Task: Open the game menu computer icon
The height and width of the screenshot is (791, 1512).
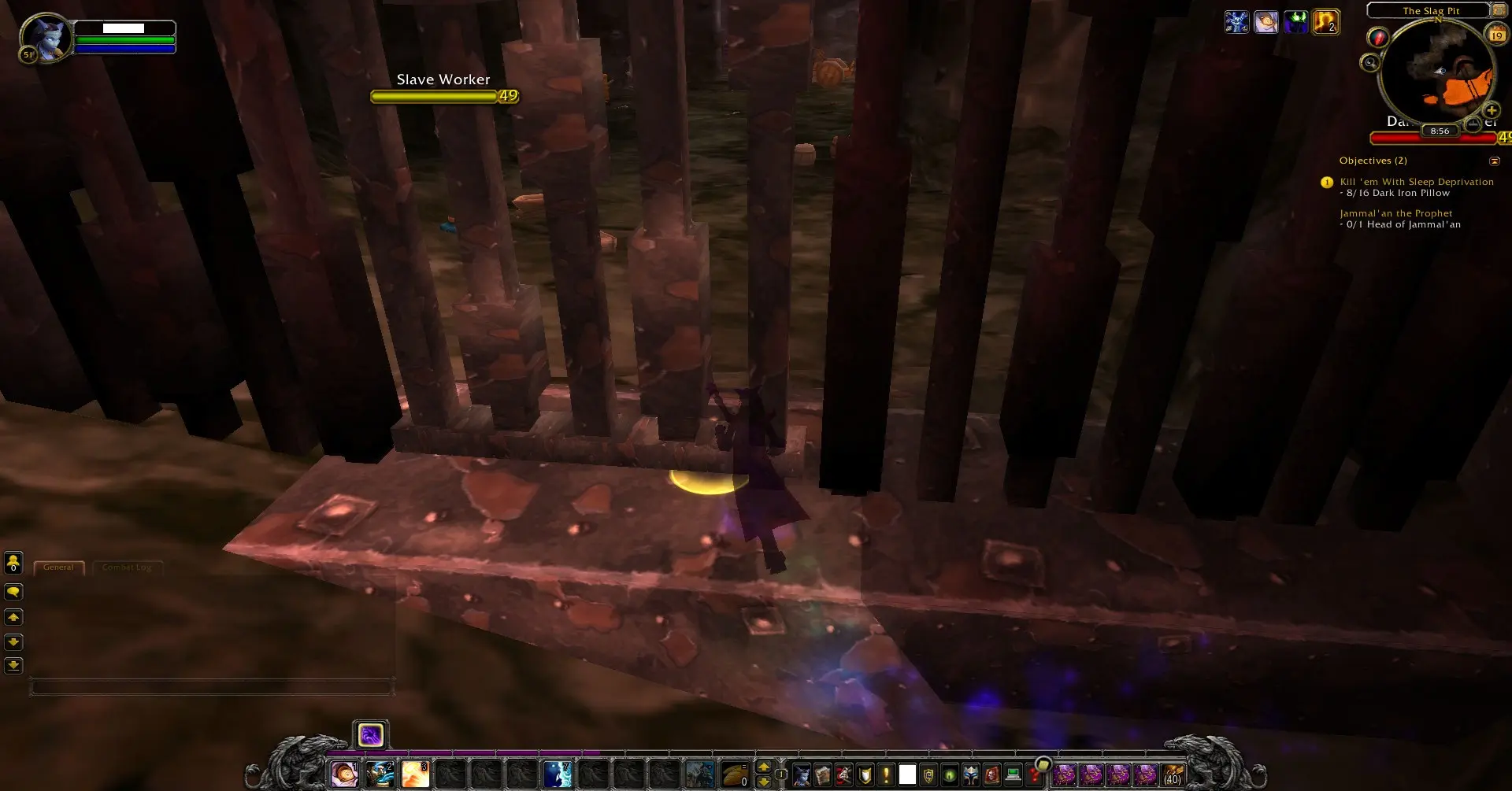Action: tap(1014, 775)
